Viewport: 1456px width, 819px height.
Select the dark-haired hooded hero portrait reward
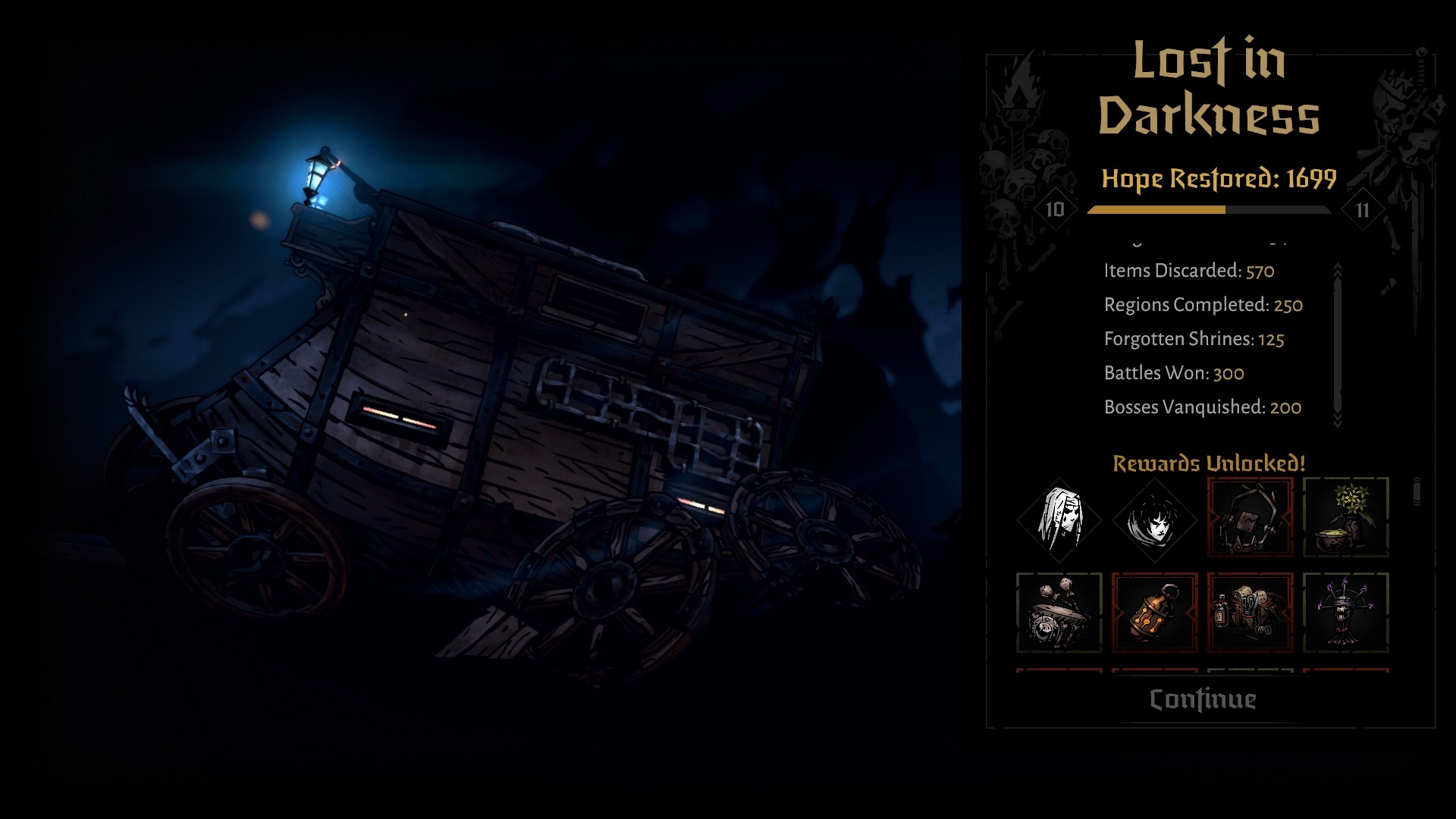click(1154, 520)
